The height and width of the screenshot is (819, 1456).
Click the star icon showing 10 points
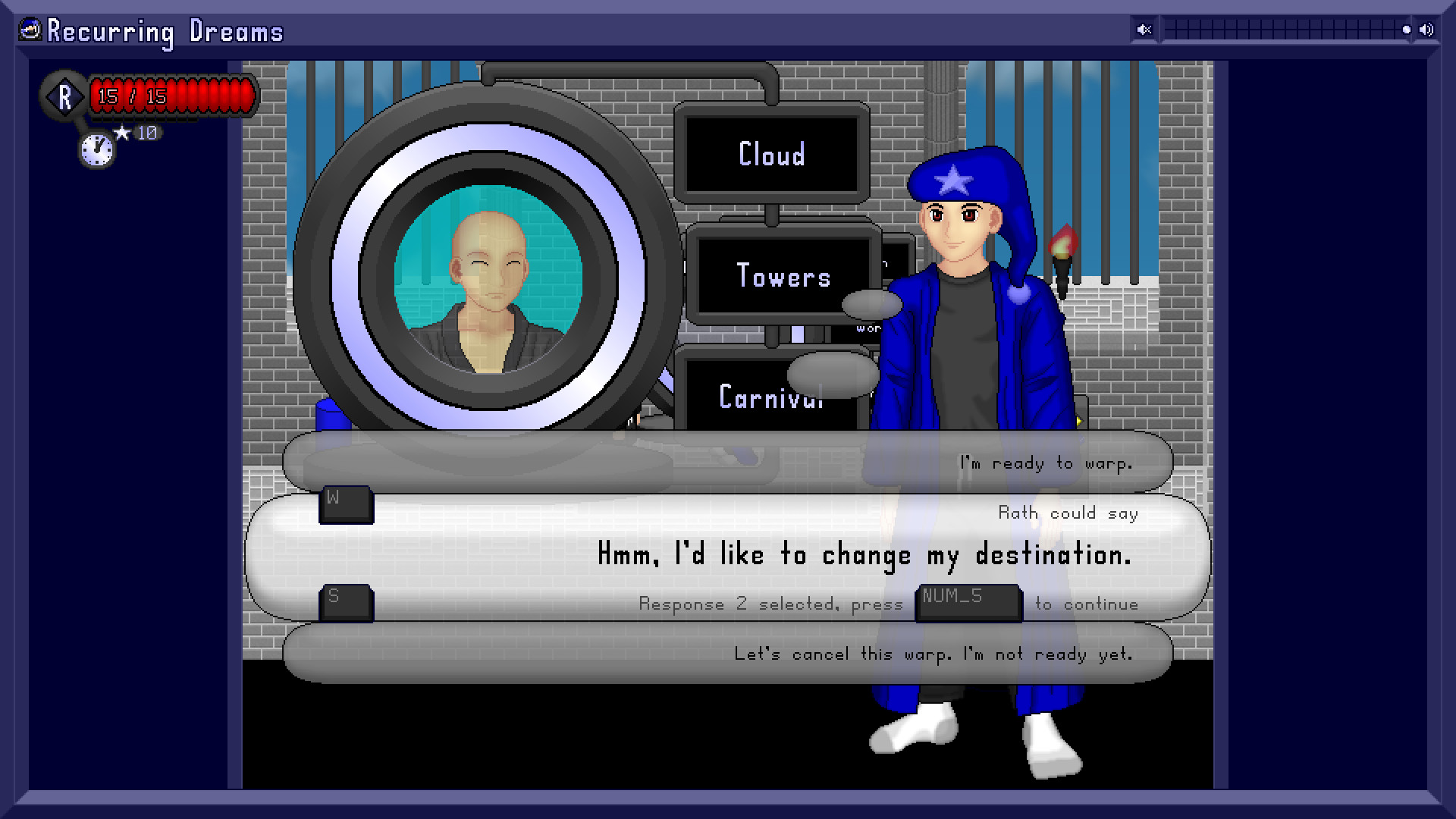coord(124,131)
